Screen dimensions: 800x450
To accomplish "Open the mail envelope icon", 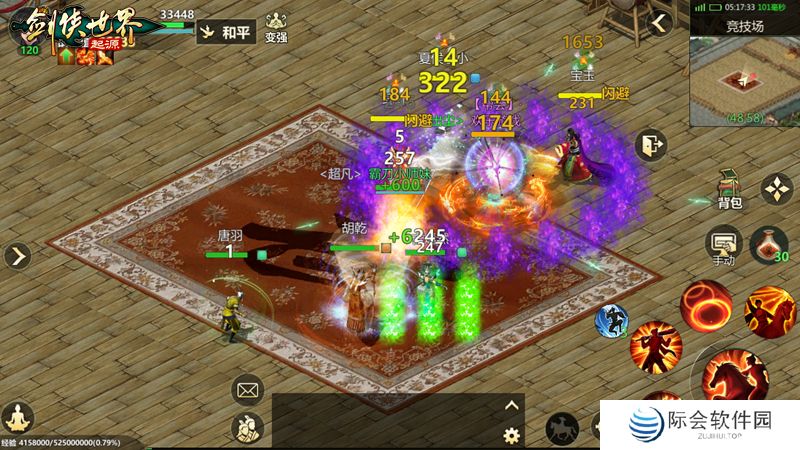I will (247, 389).
